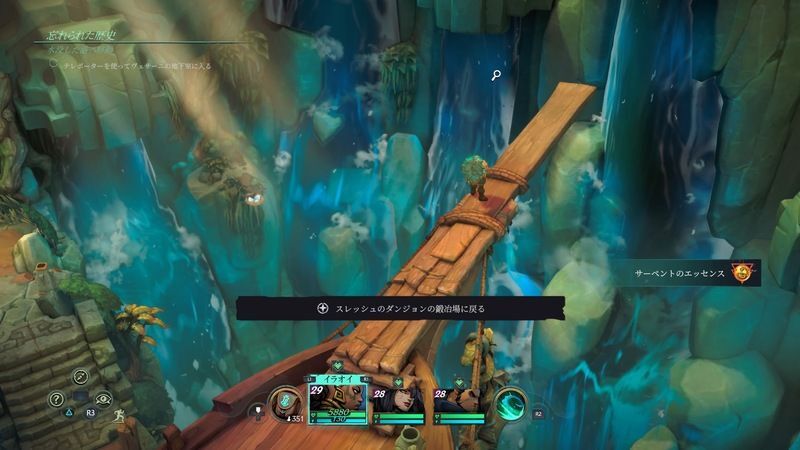Open the compass arrow map icon
Image resolution: width=800 pixels, height=450 pixels.
pyautogui.click(x=81, y=376)
